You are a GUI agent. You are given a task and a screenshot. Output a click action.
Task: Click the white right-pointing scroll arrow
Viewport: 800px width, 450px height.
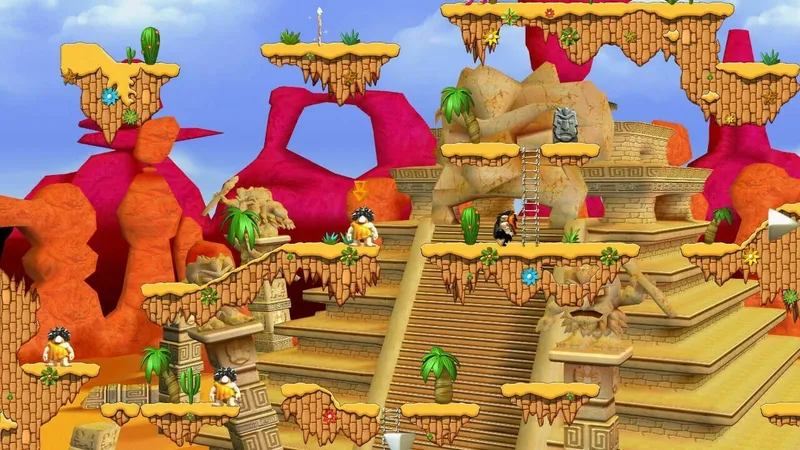tap(781, 224)
